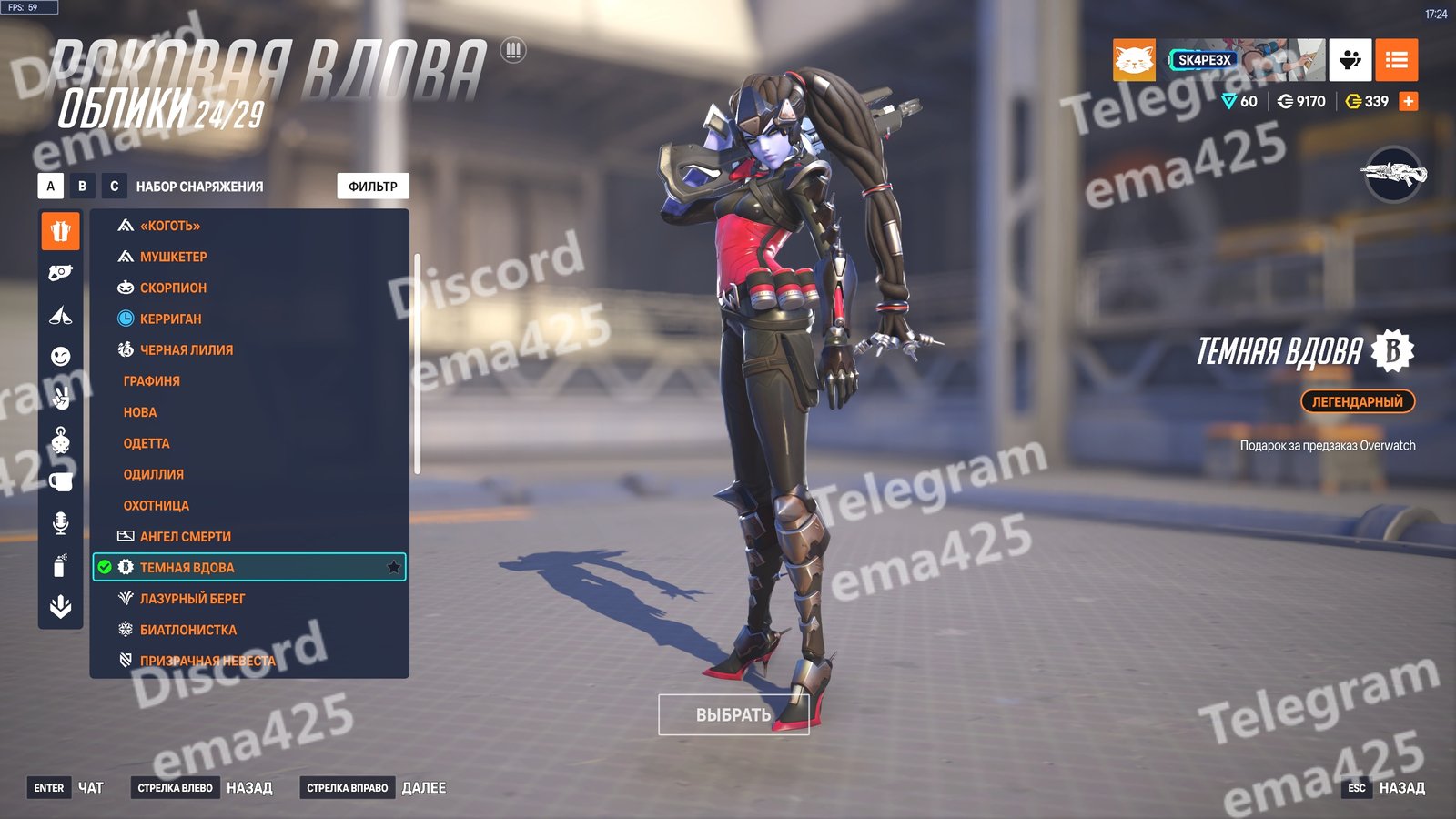The width and height of the screenshot is (1456, 819).
Task: Select the «Коготь» skin
Action: click(170, 226)
